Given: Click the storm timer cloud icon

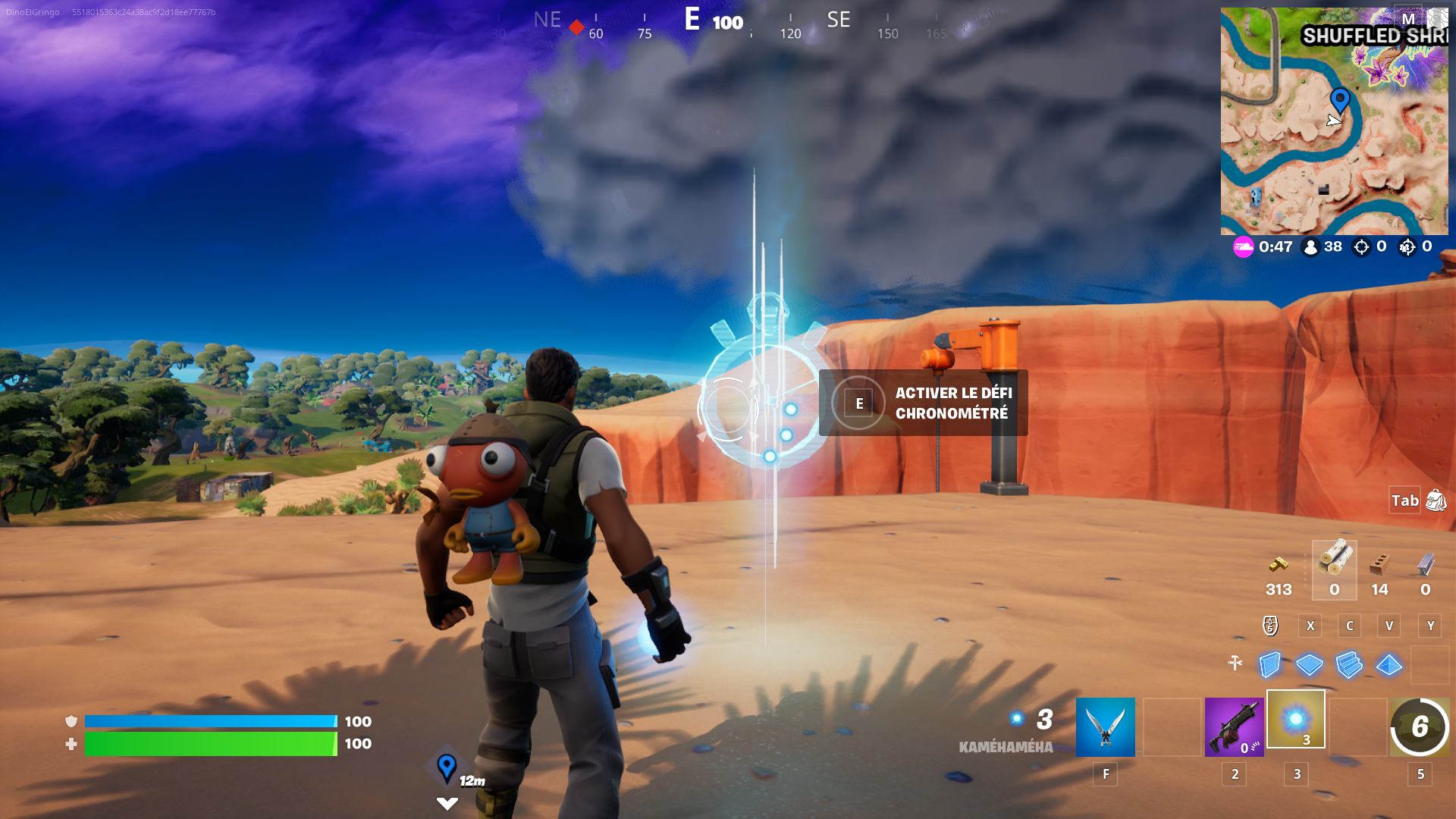Looking at the screenshot, I should coord(1244,246).
